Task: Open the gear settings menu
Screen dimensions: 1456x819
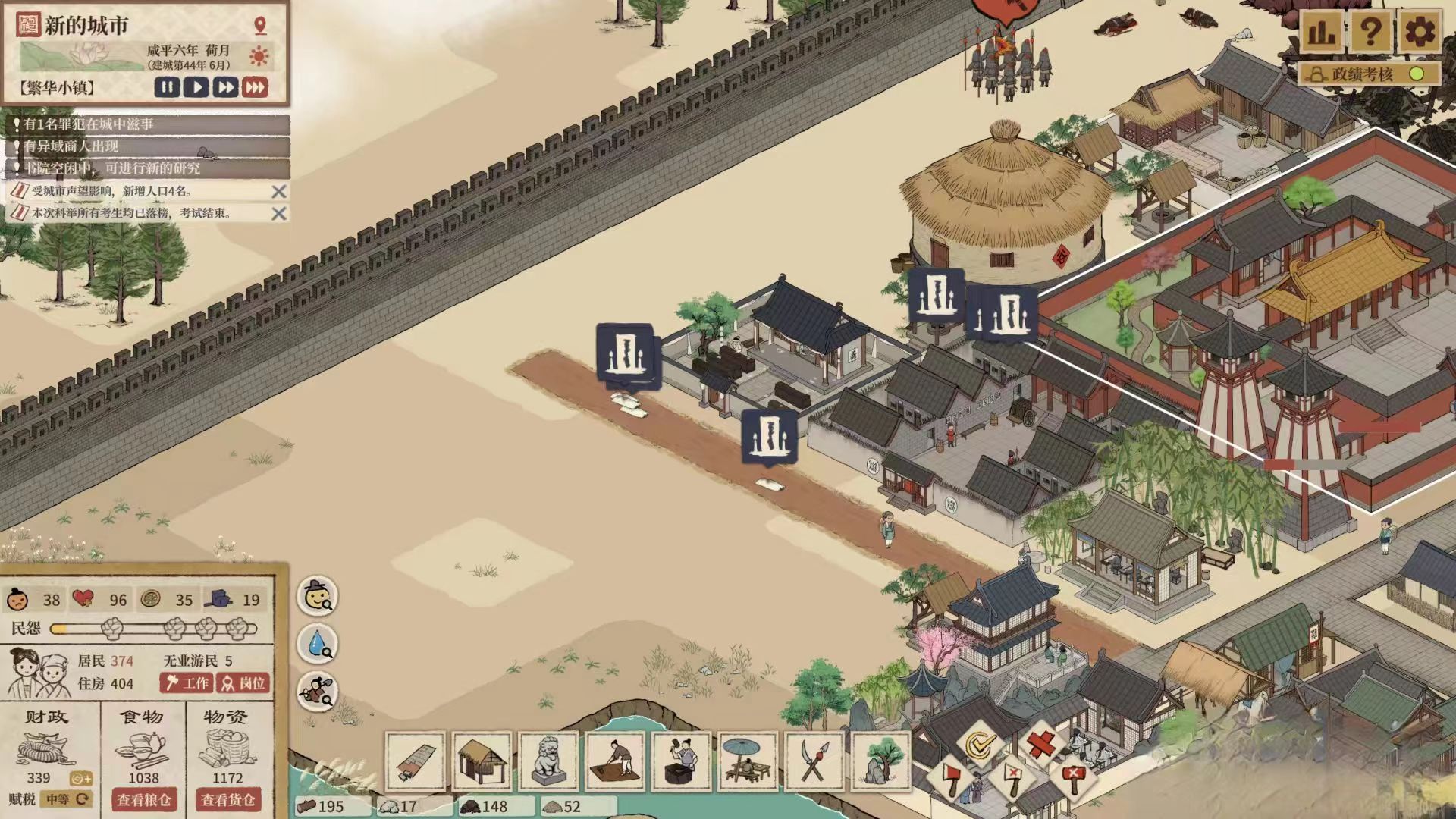Action: coord(1420,32)
